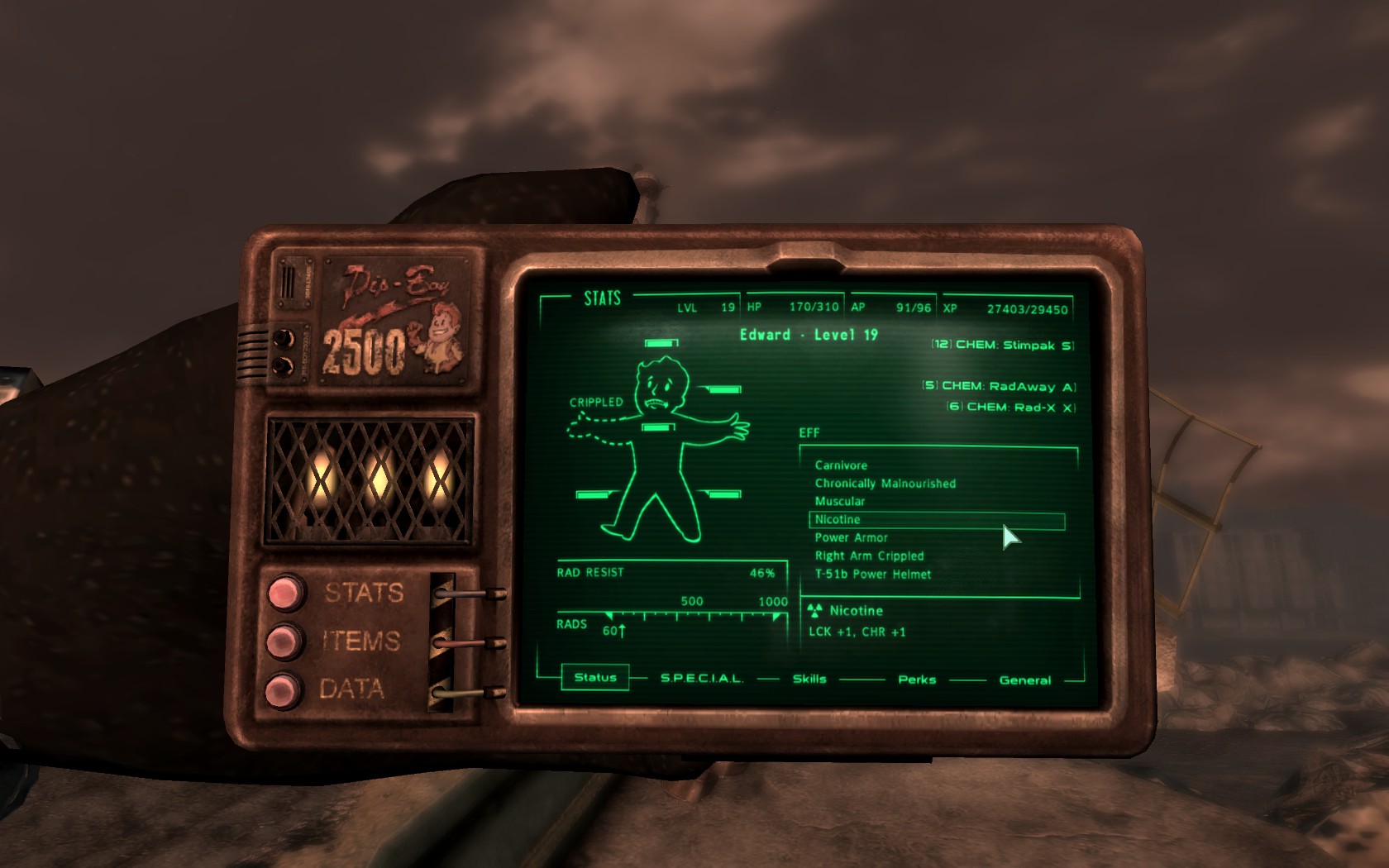Viewport: 1389px width, 868px height.
Task: Highlight the Nicotine effect entry
Action: click(838, 520)
